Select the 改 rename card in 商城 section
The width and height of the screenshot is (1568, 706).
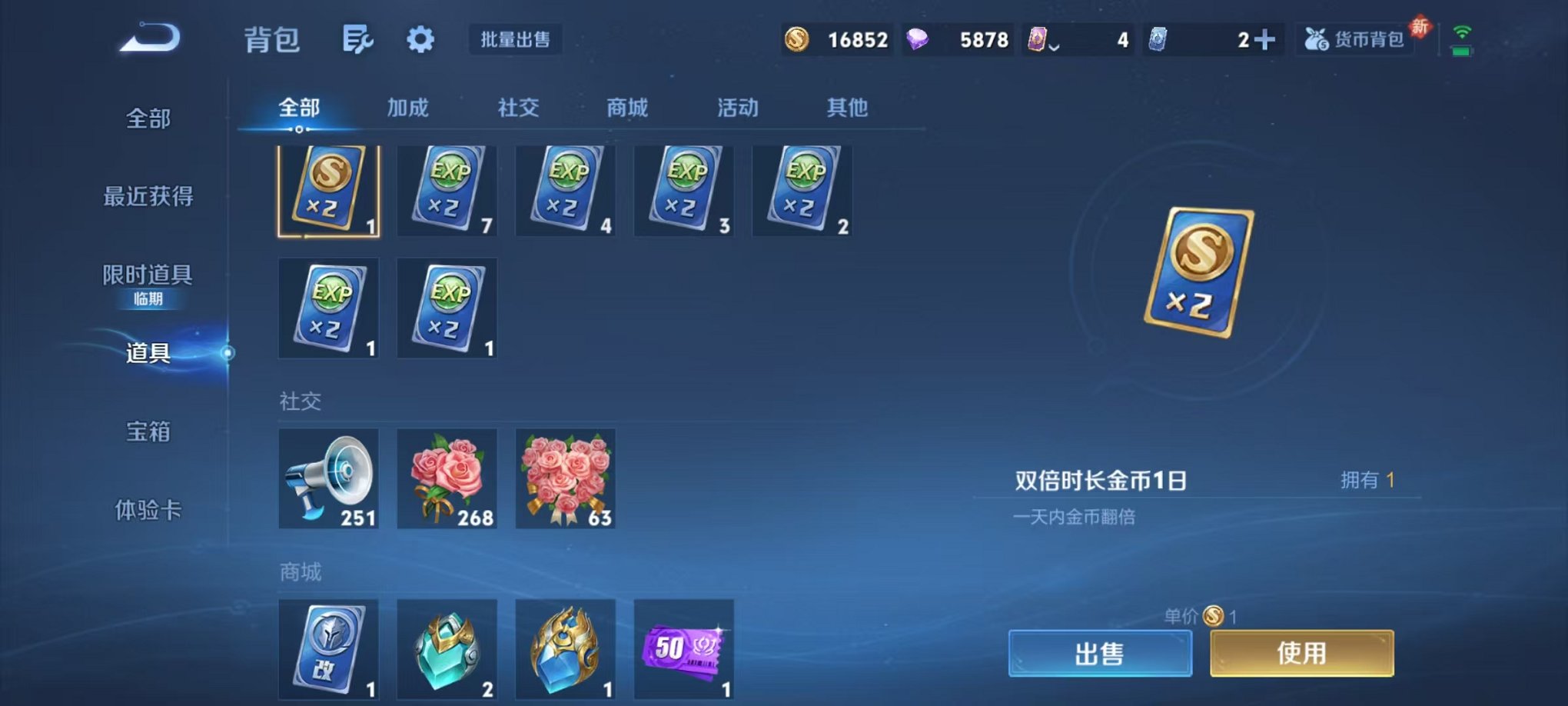(x=329, y=650)
